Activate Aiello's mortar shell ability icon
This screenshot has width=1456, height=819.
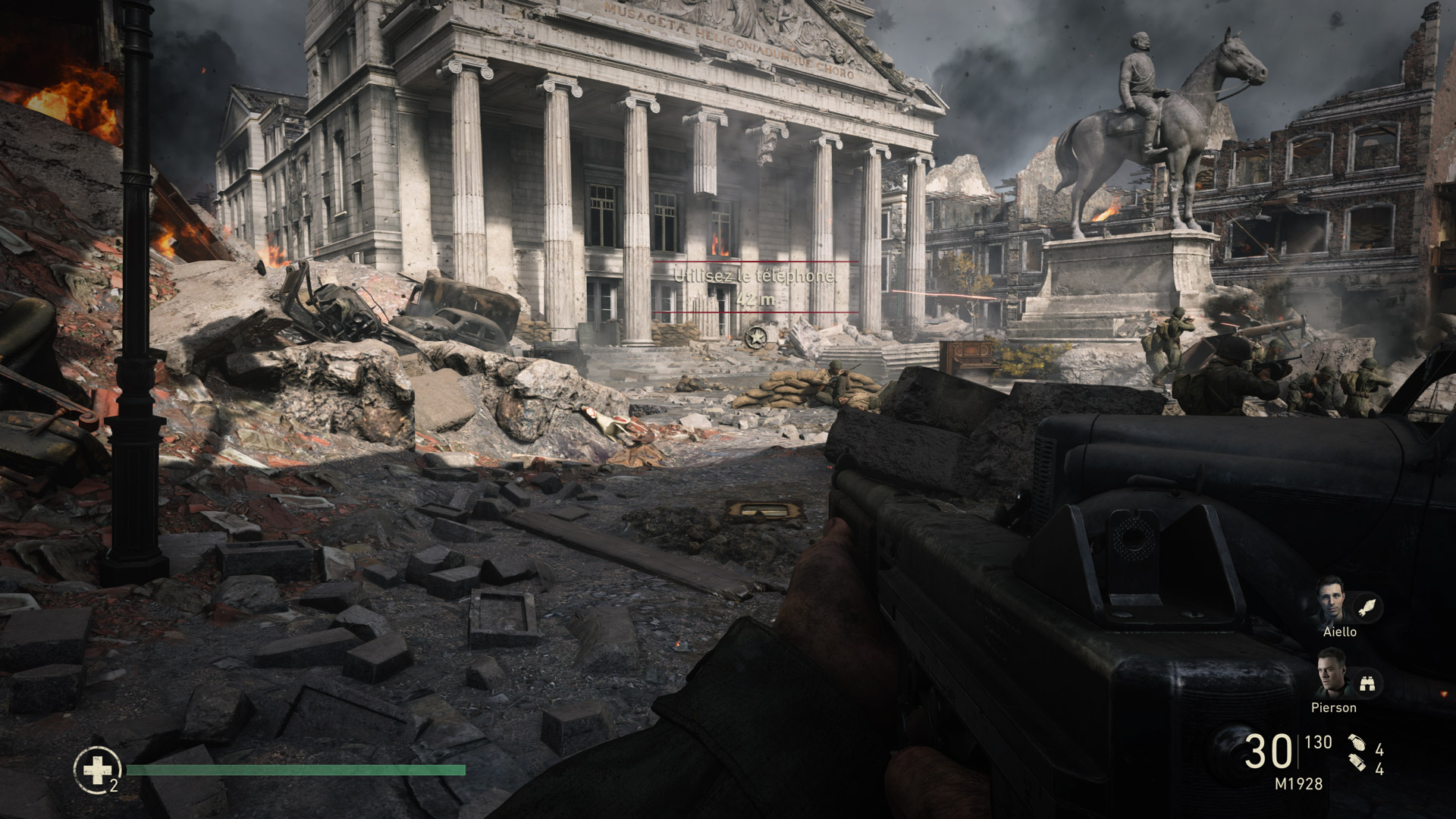pyautogui.click(x=1368, y=607)
